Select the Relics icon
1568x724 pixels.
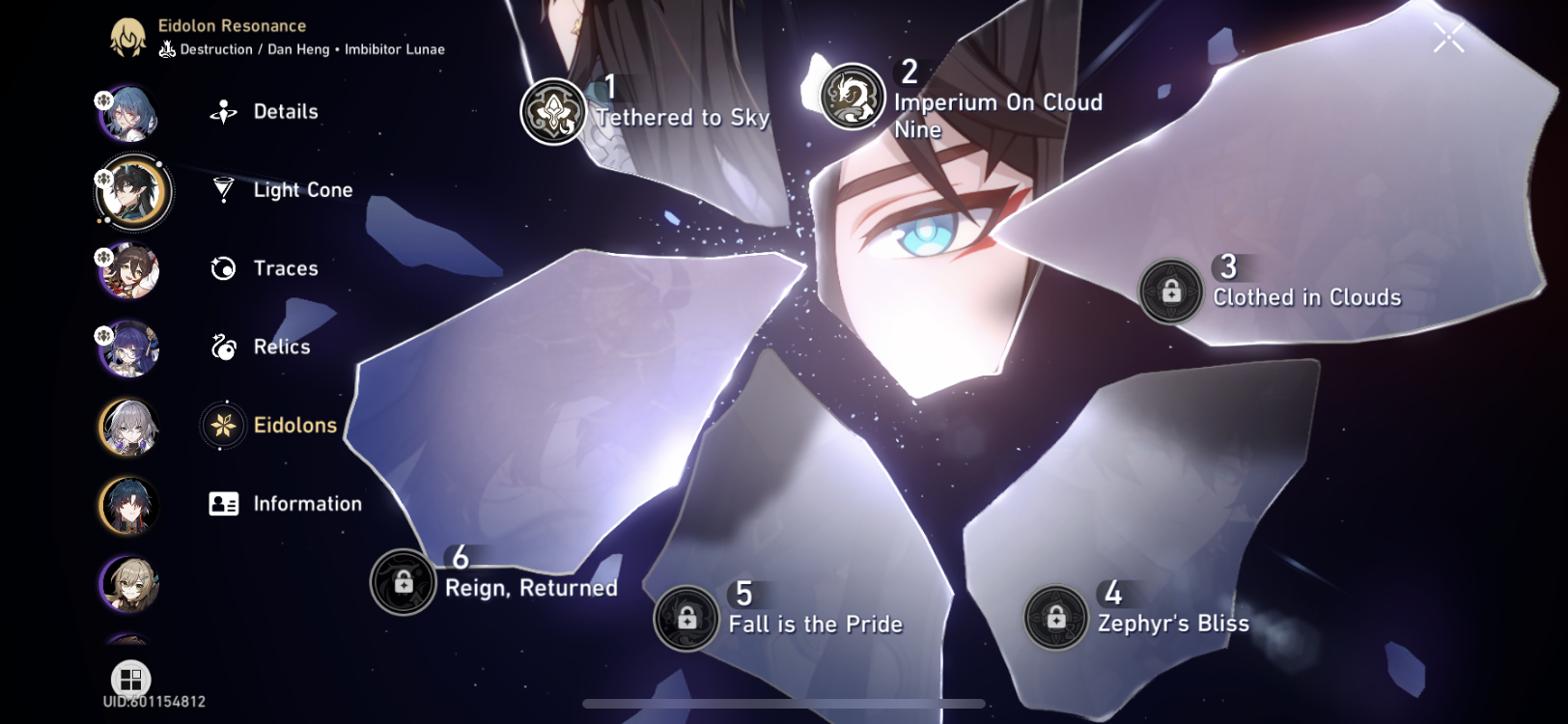222,347
